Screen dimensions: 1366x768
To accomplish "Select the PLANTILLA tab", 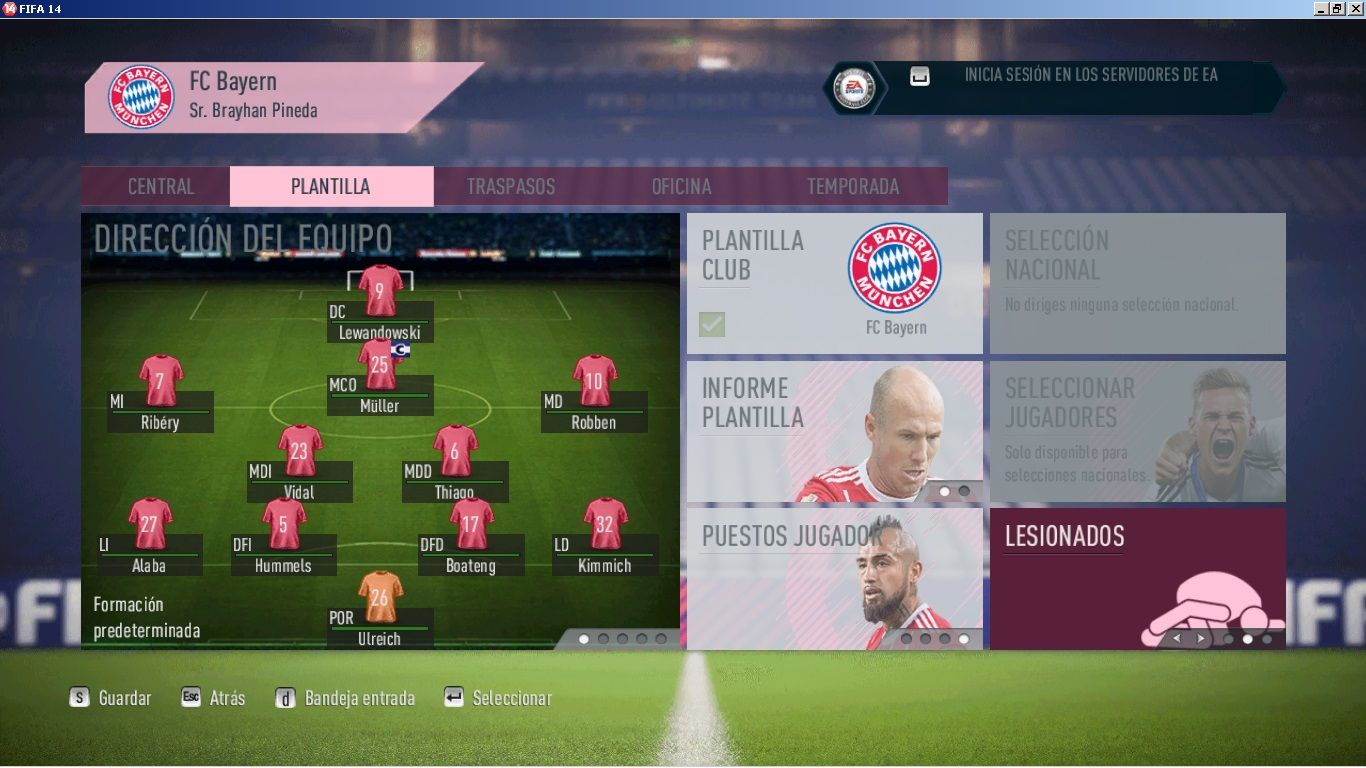I will 331,187.
